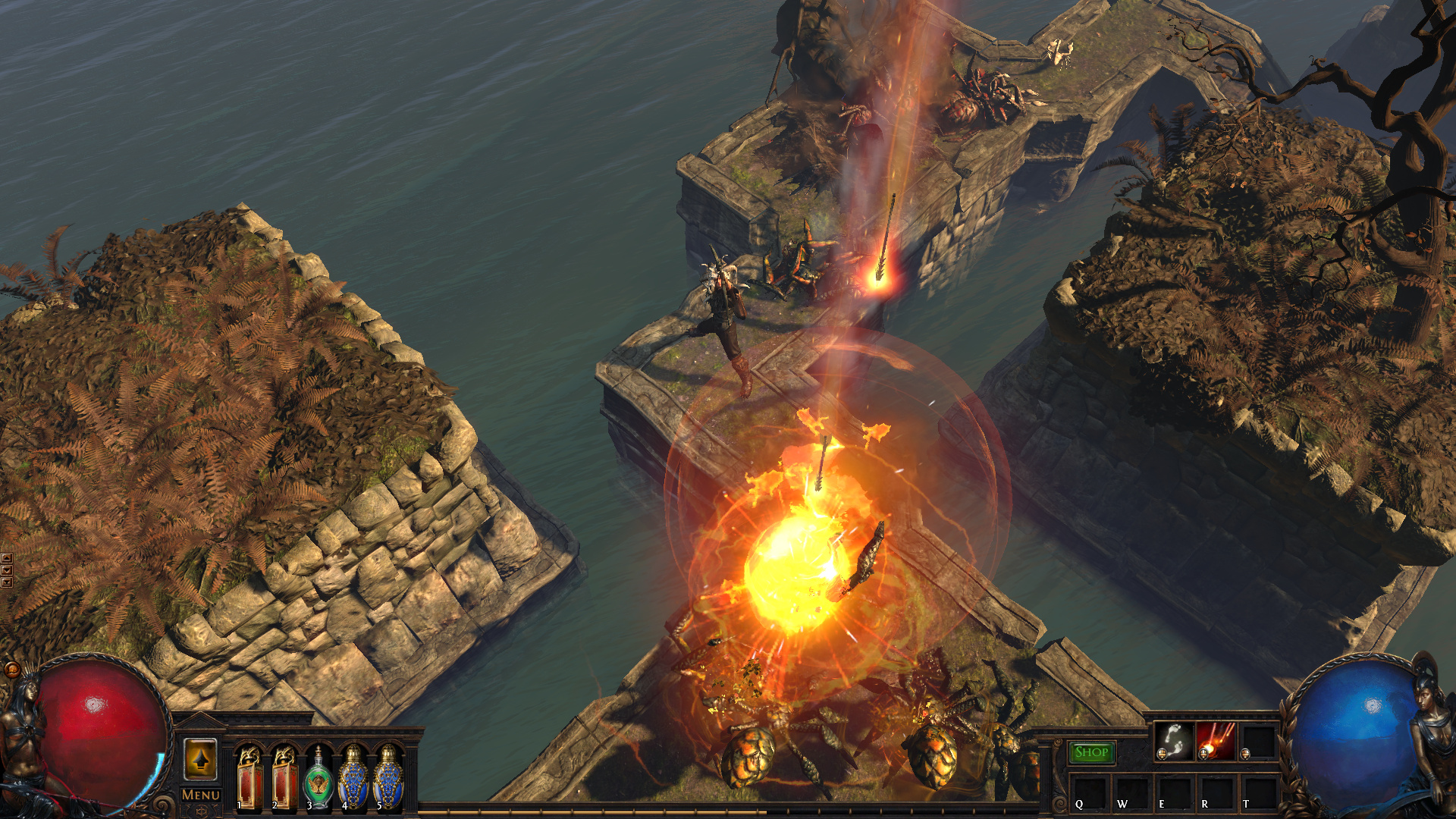Click the empty skill slot beside the fire skill
This screenshot has width=1456, height=819.
1257,742
